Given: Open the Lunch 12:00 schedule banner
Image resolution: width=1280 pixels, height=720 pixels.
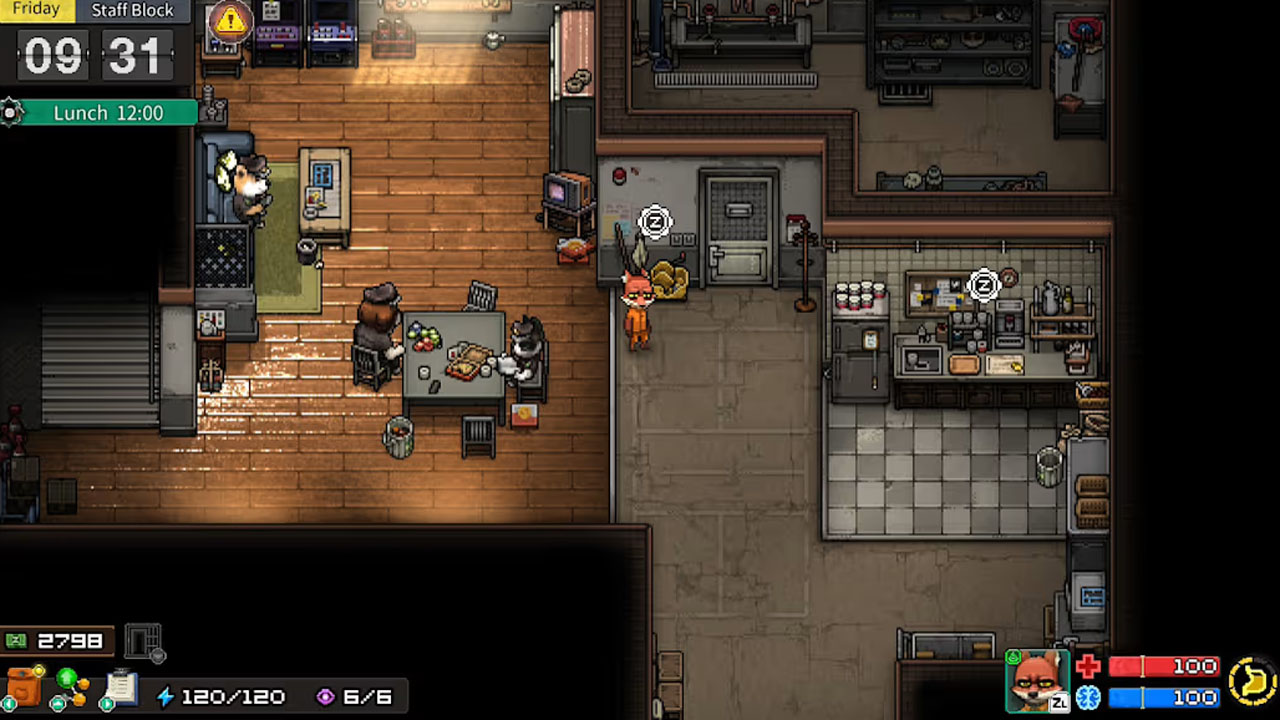Looking at the screenshot, I should pos(108,113).
